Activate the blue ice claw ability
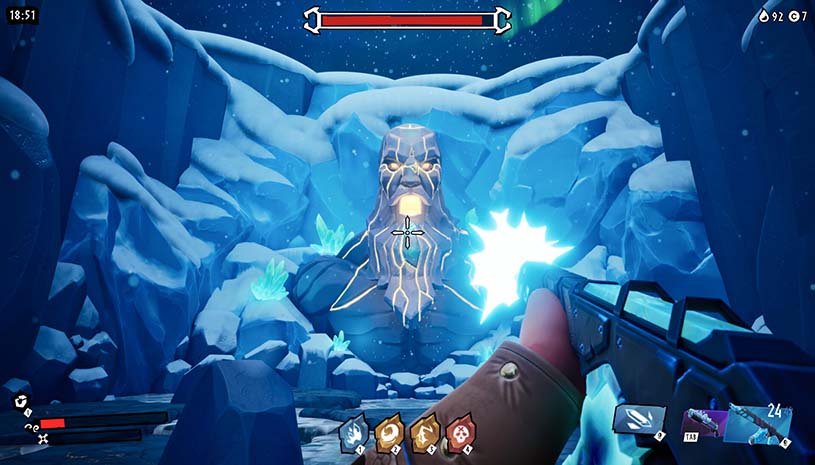 coord(354,431)
